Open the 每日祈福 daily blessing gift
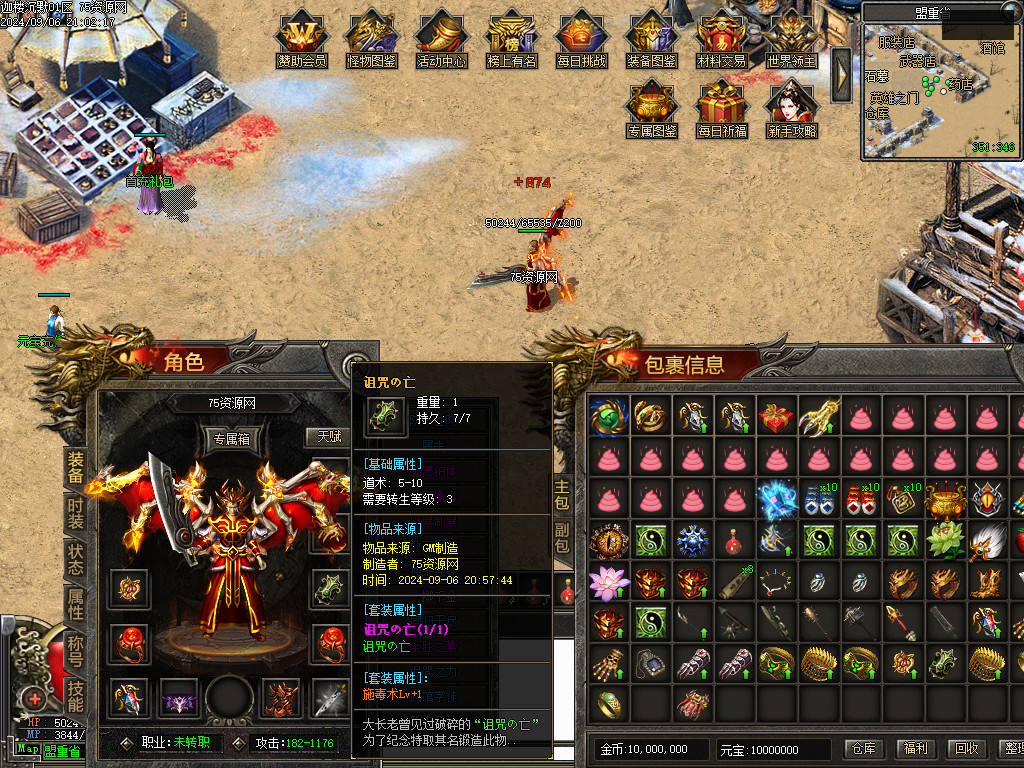Screen dimensions: 1024x768 (722, 106)
